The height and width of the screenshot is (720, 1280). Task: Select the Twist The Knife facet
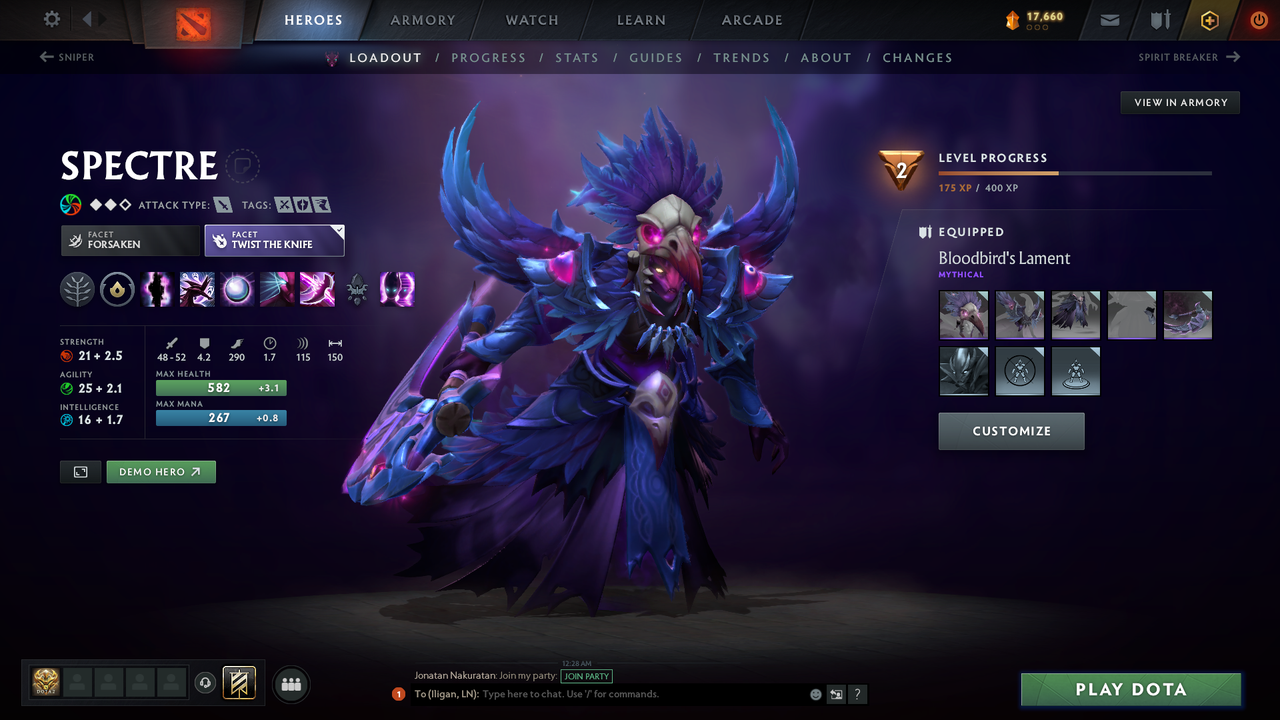[x=274, y=240]
